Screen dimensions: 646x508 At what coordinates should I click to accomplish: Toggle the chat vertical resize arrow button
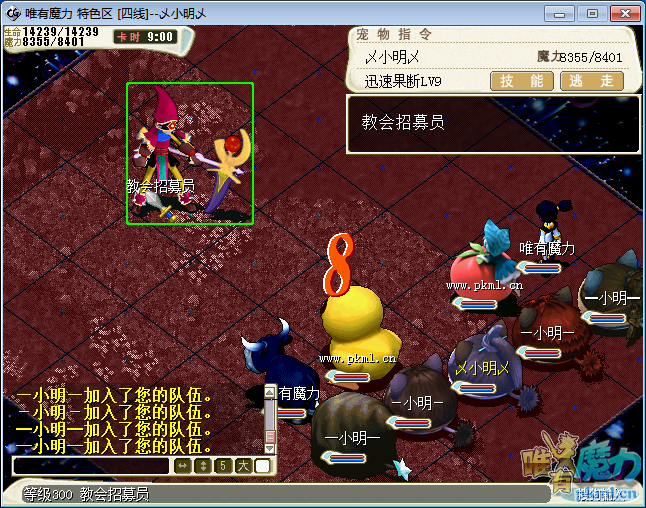pos(202,466)
